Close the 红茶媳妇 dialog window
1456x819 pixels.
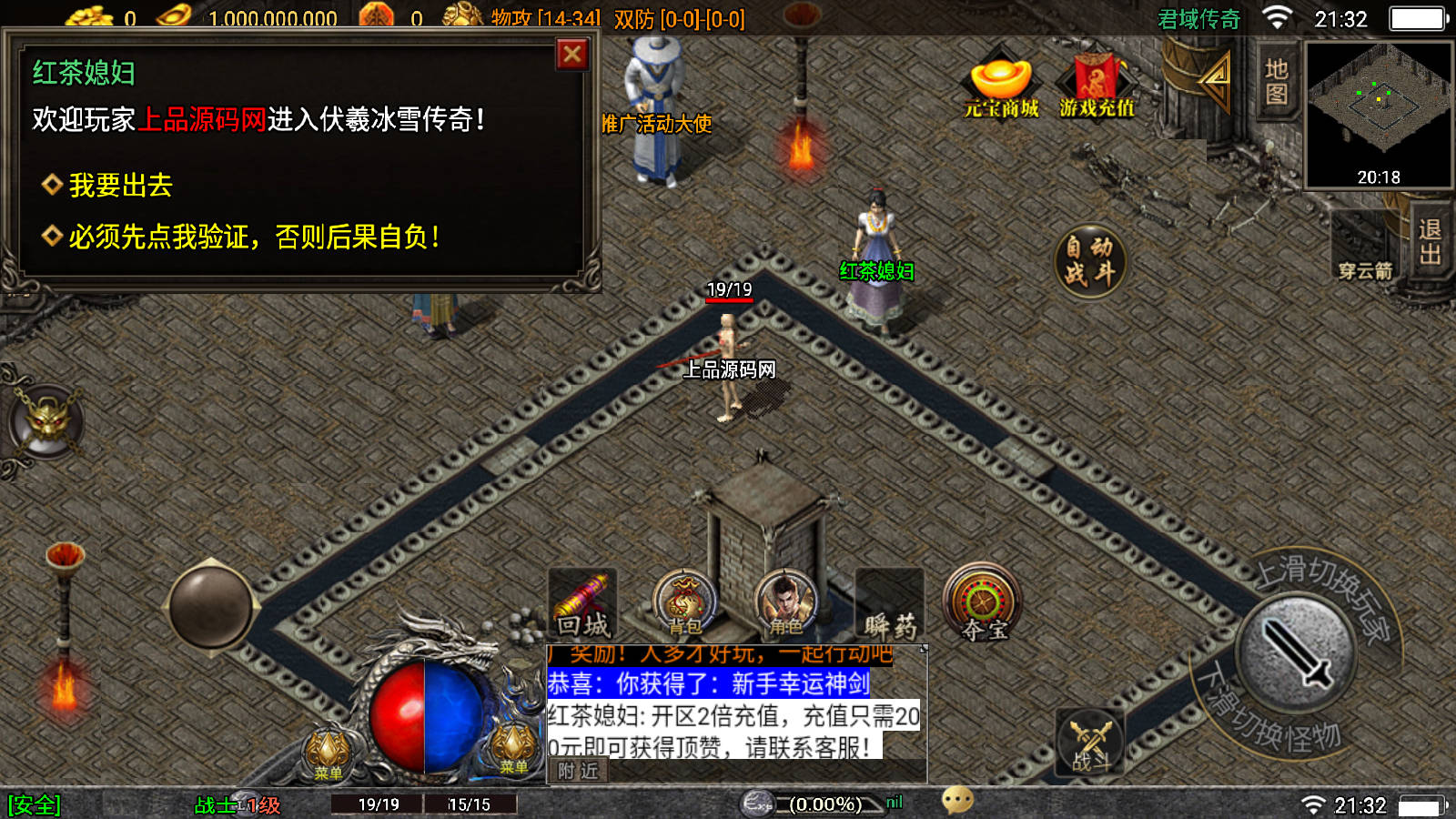571,55
